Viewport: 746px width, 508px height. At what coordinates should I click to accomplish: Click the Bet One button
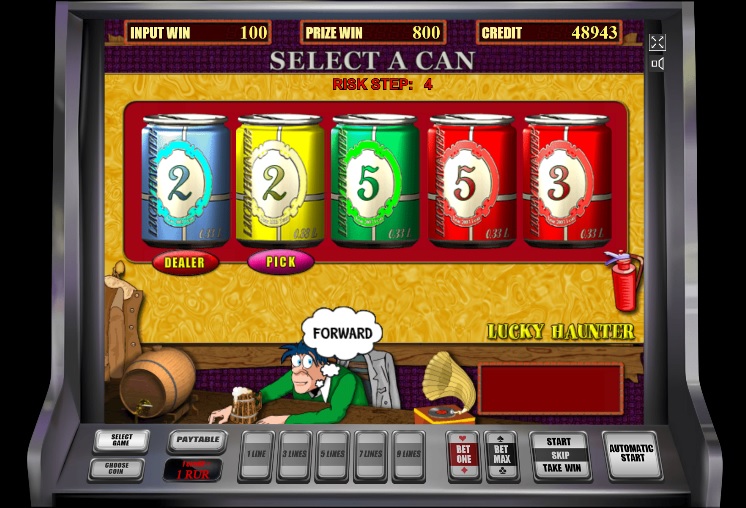point(463,455)
